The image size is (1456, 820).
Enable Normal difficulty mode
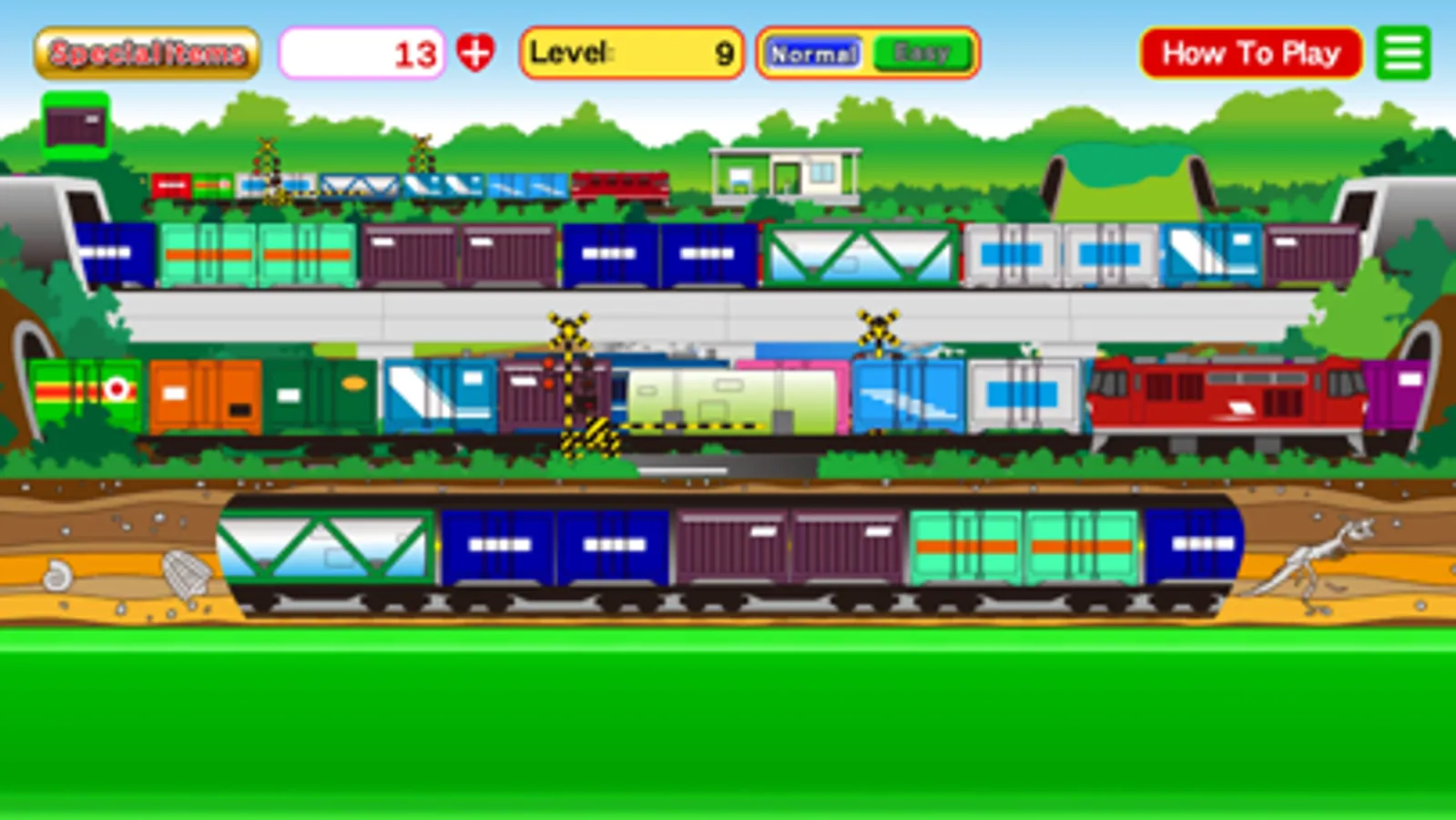point(813,53)
